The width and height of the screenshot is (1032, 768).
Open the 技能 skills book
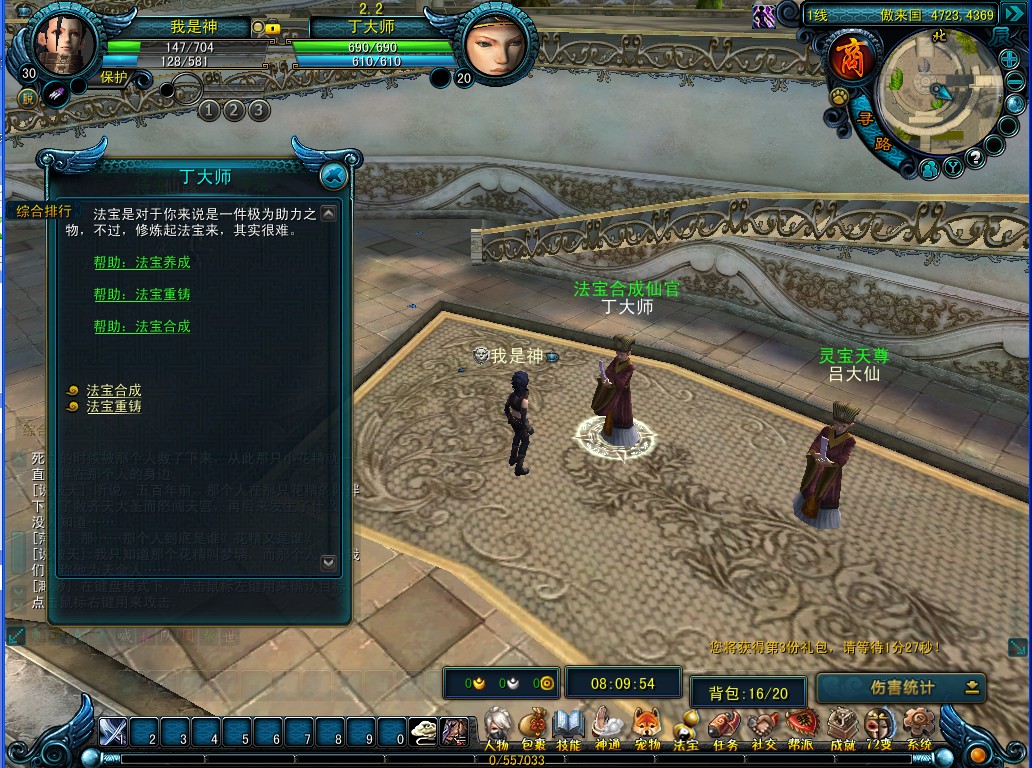568,726
